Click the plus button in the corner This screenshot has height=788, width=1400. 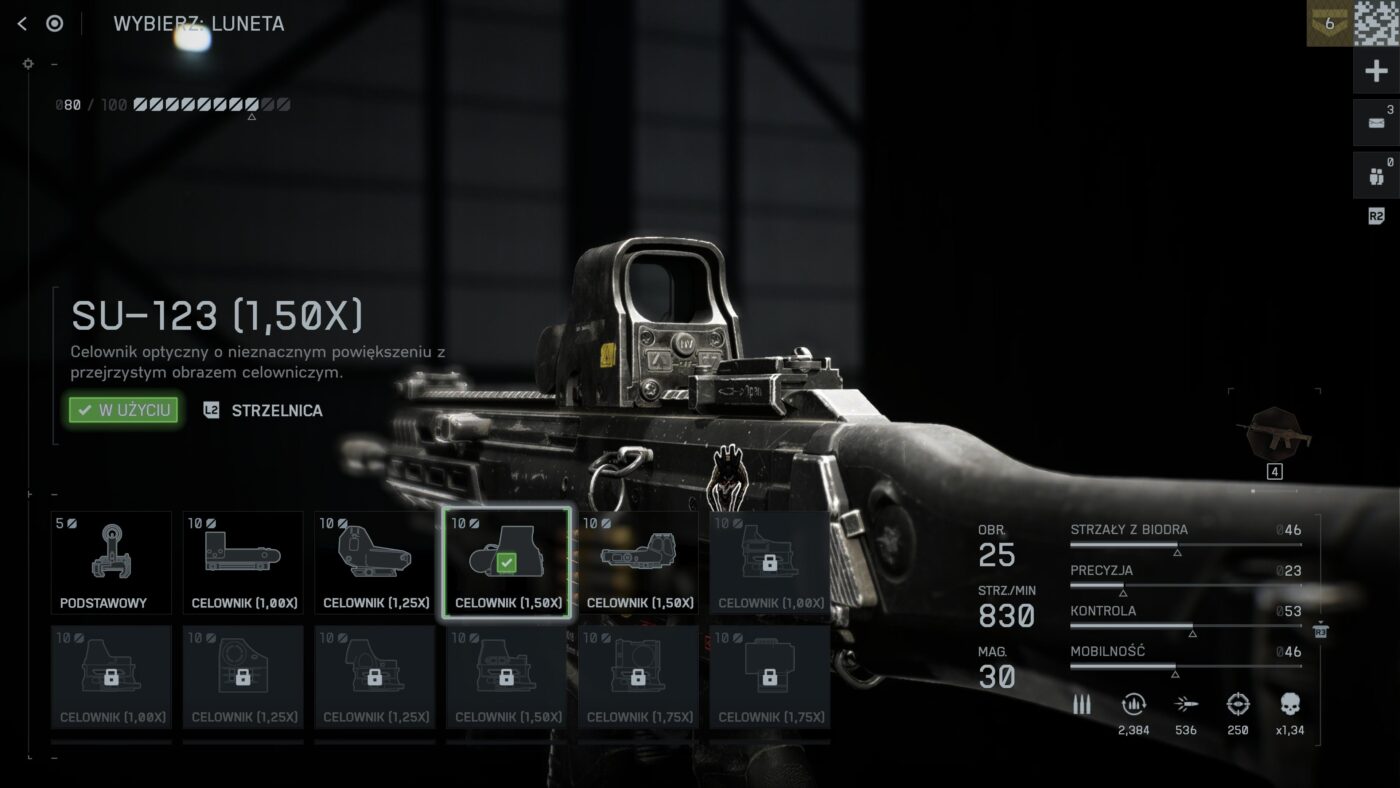[x=1376, y=72]
